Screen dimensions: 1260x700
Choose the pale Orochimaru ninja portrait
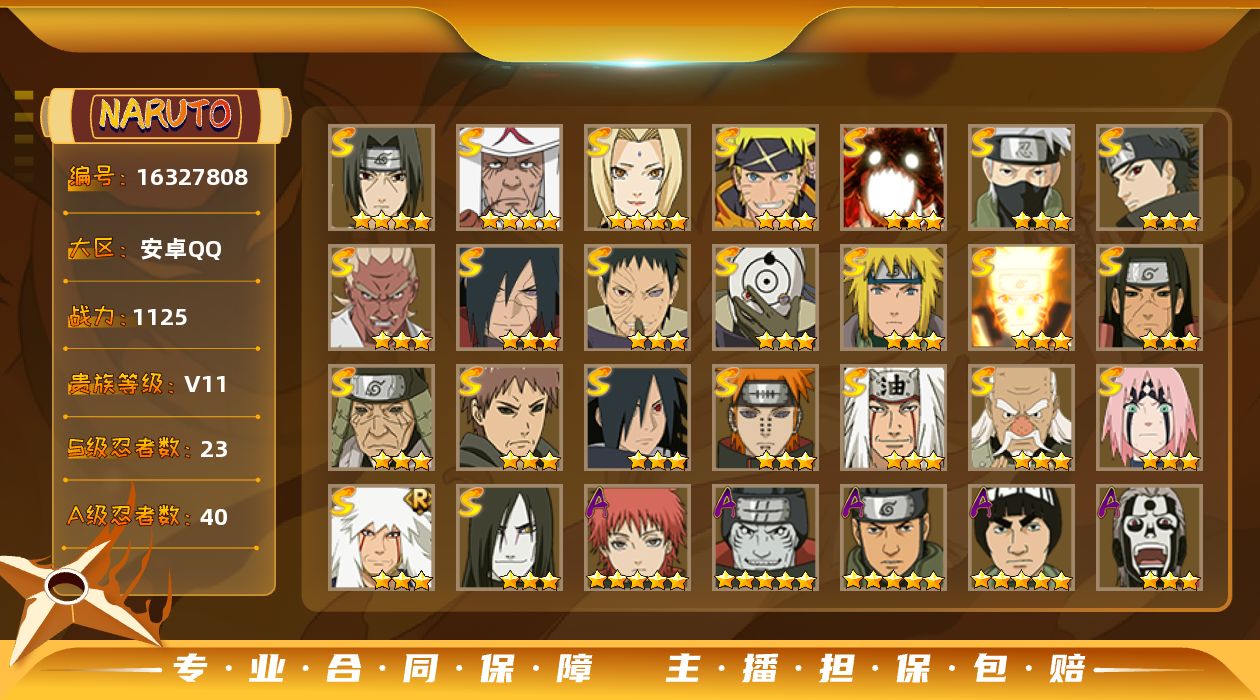coord(509,537)
